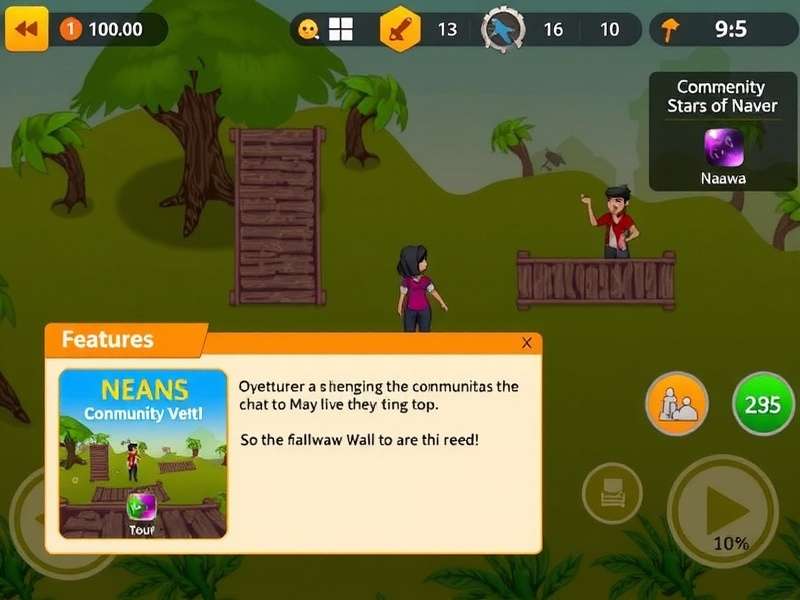Image resolution: width=800 pixels, height=600 pixels.
Task: Open the Naawa purple icon
Action: click(x=724, y=148)
